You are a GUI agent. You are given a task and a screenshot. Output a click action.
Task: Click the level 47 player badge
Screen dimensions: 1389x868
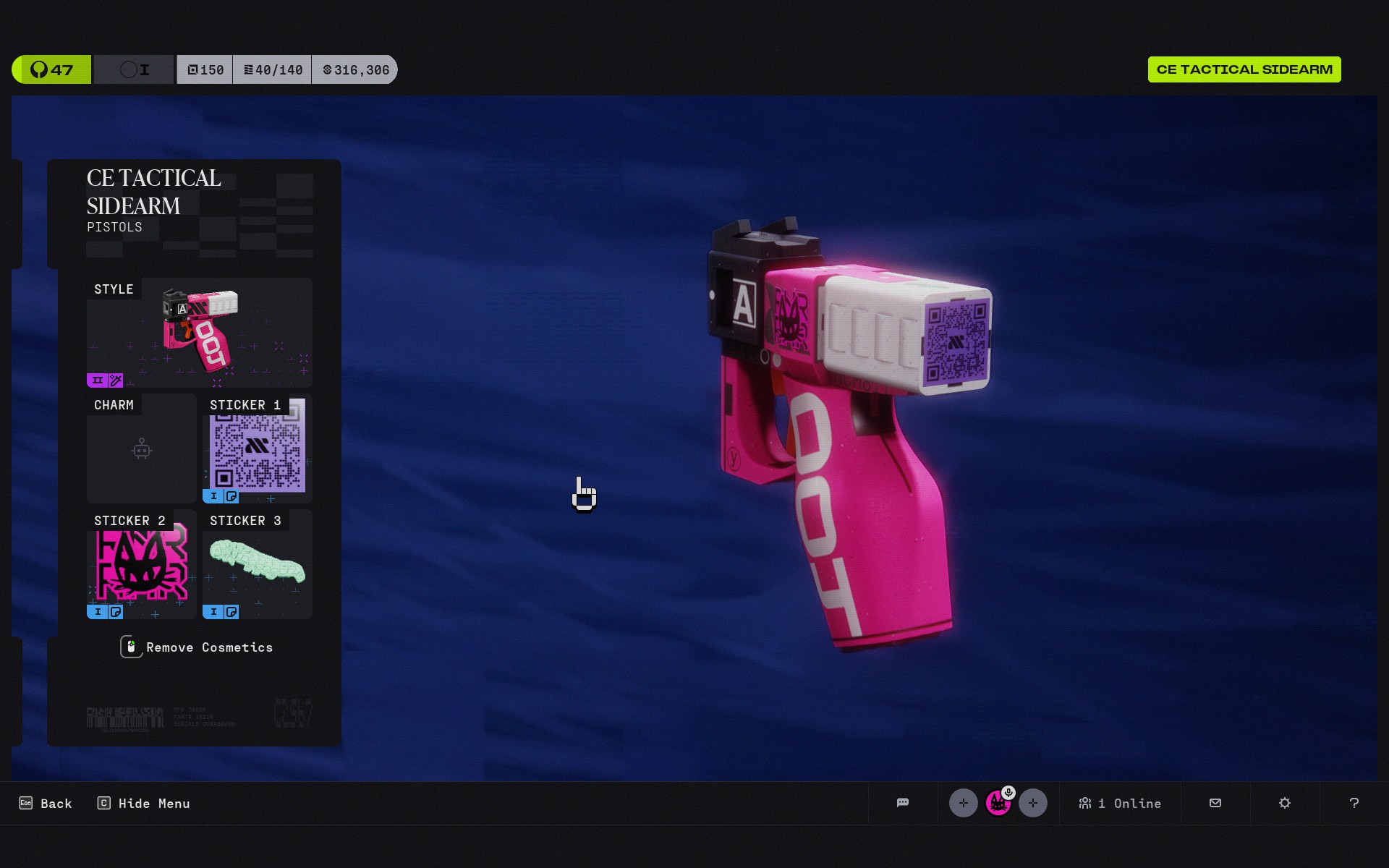[x=51, y=69]
